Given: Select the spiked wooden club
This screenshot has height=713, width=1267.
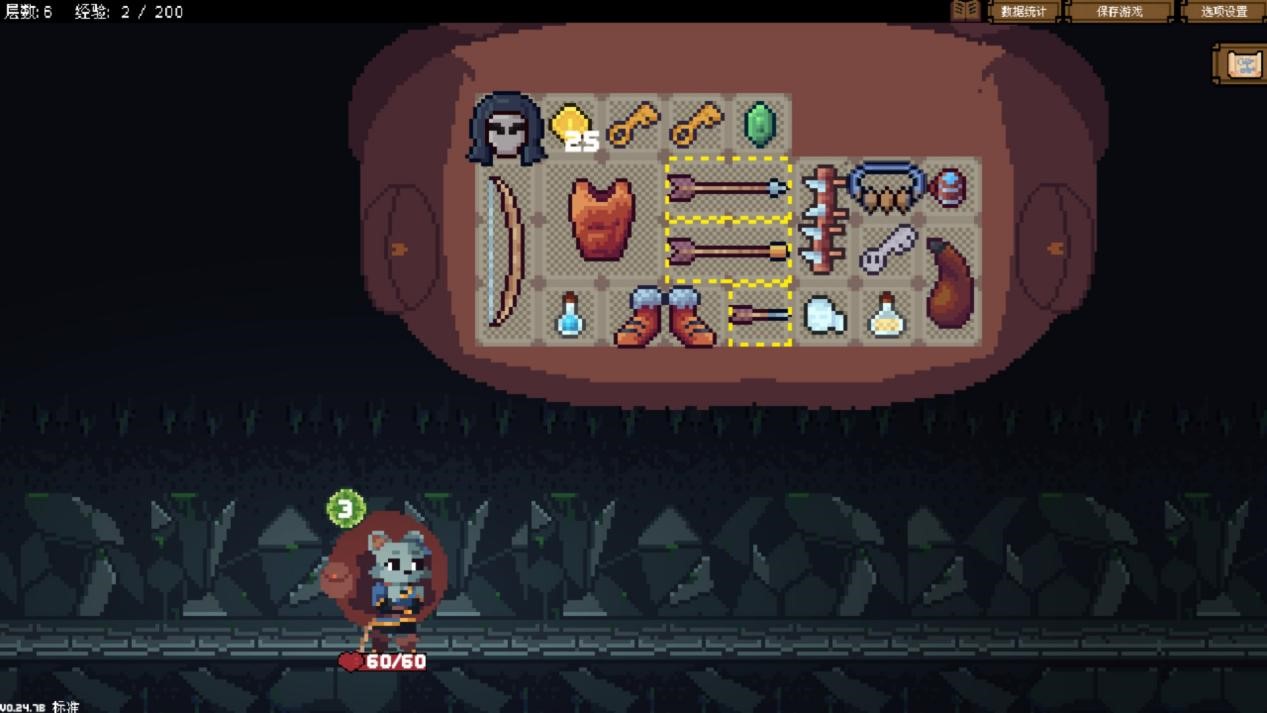Looking at the screenshot, I should (x=824, y=219).
